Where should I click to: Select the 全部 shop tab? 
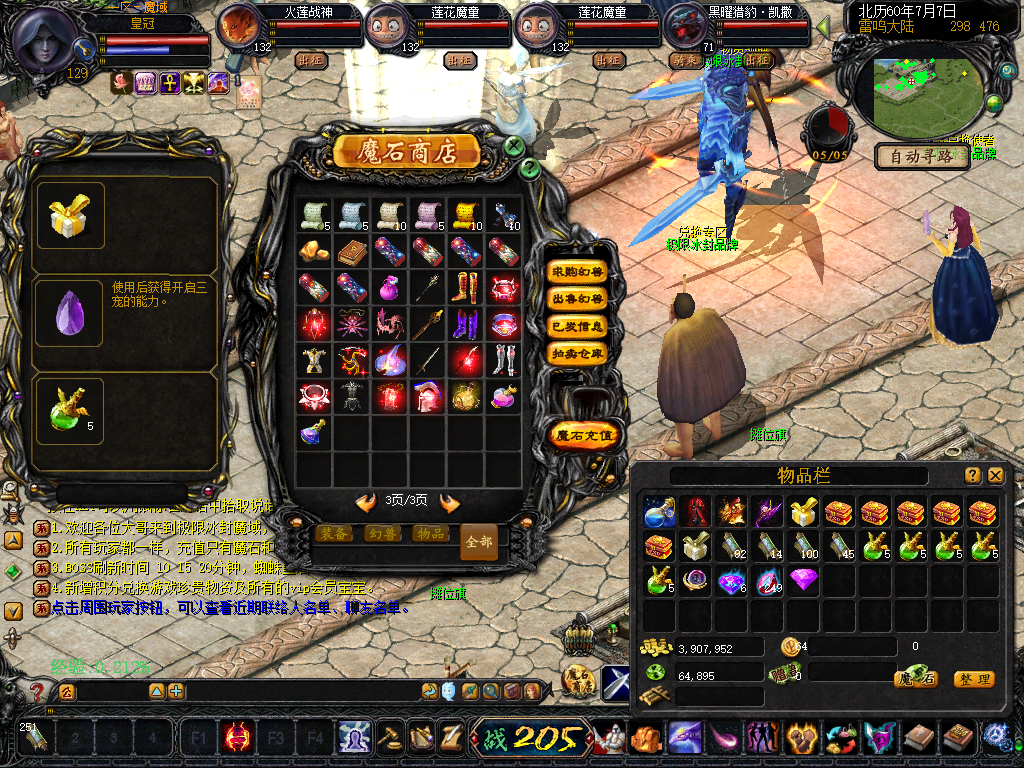(x=479, y=541)
